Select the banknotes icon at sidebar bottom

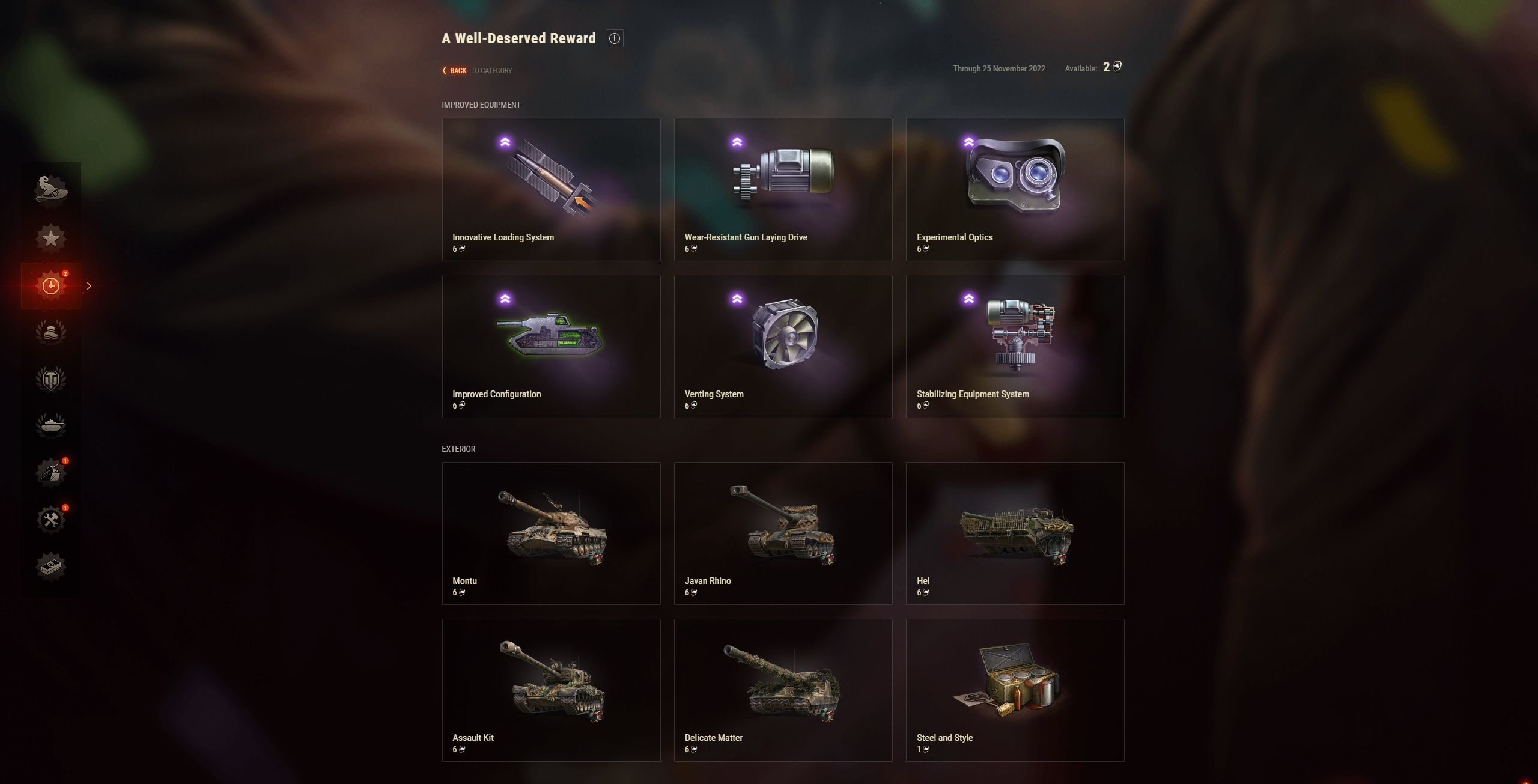pyautogui.click(x=51, y=565)
